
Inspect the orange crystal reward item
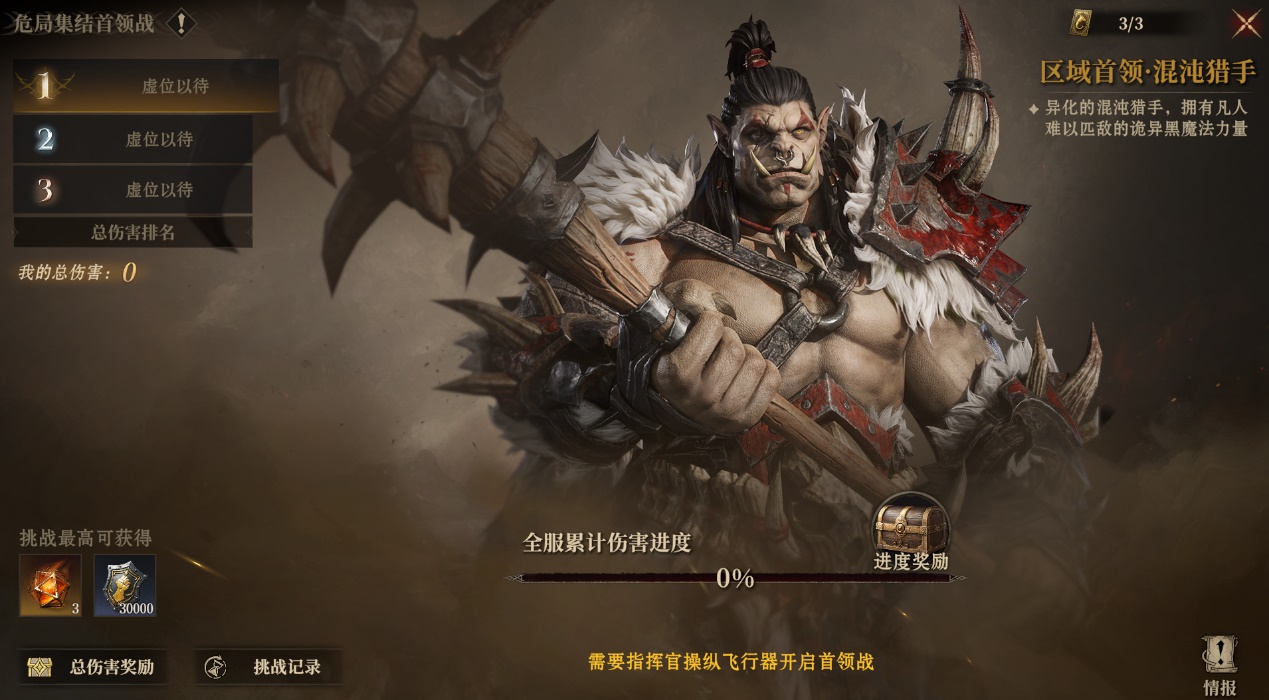pyautogui.click(x=50, y=585)
